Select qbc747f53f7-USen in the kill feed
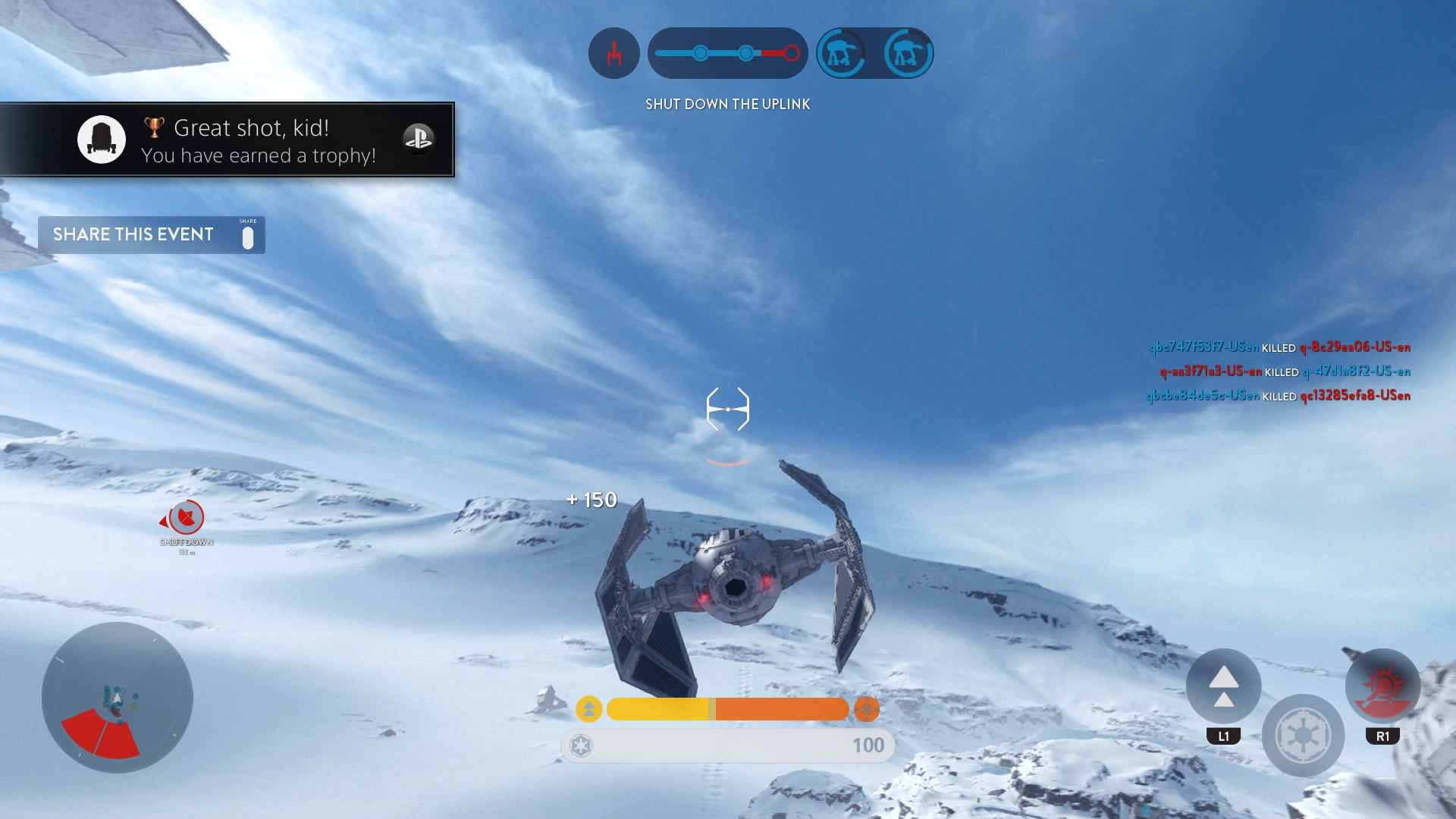 [x=1205, y=348]
